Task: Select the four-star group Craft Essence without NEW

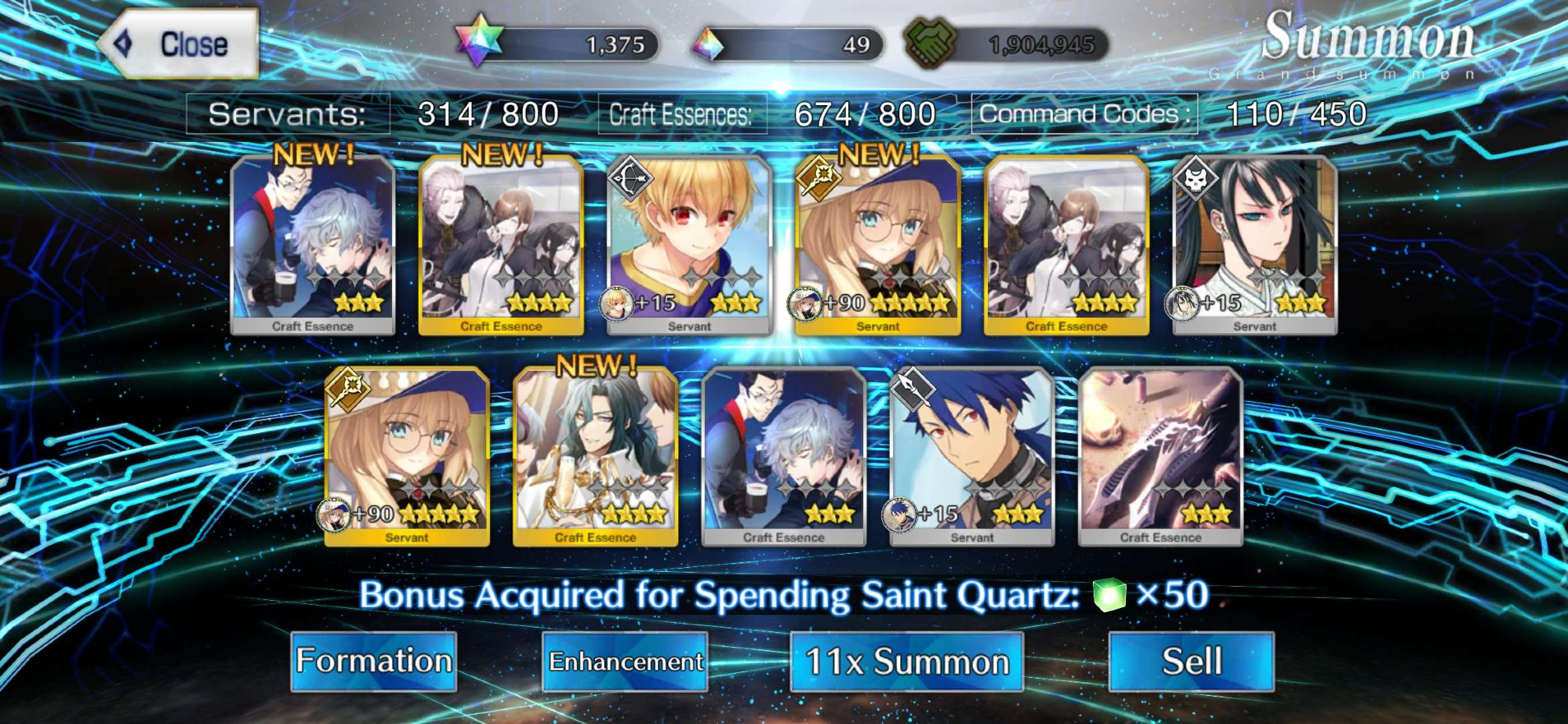Action: [x=1065, y=245]
